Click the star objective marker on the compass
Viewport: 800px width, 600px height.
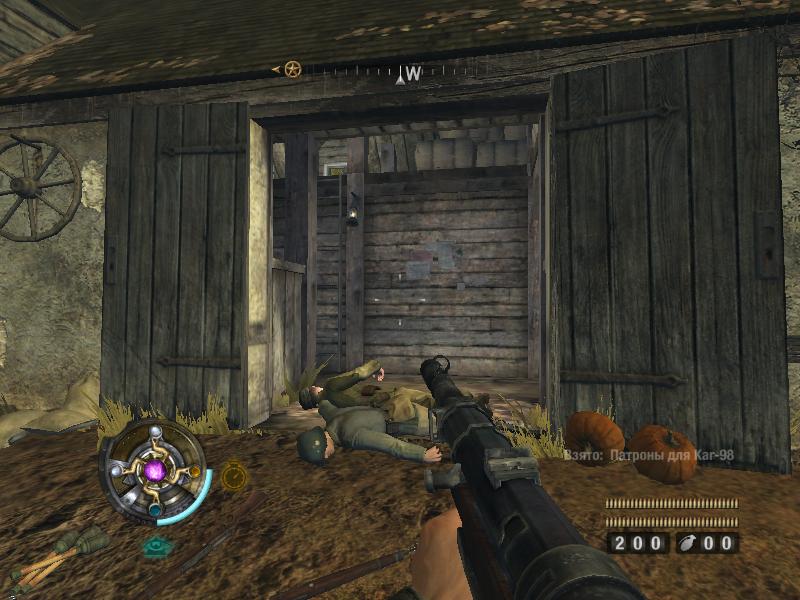coord(292,69)
